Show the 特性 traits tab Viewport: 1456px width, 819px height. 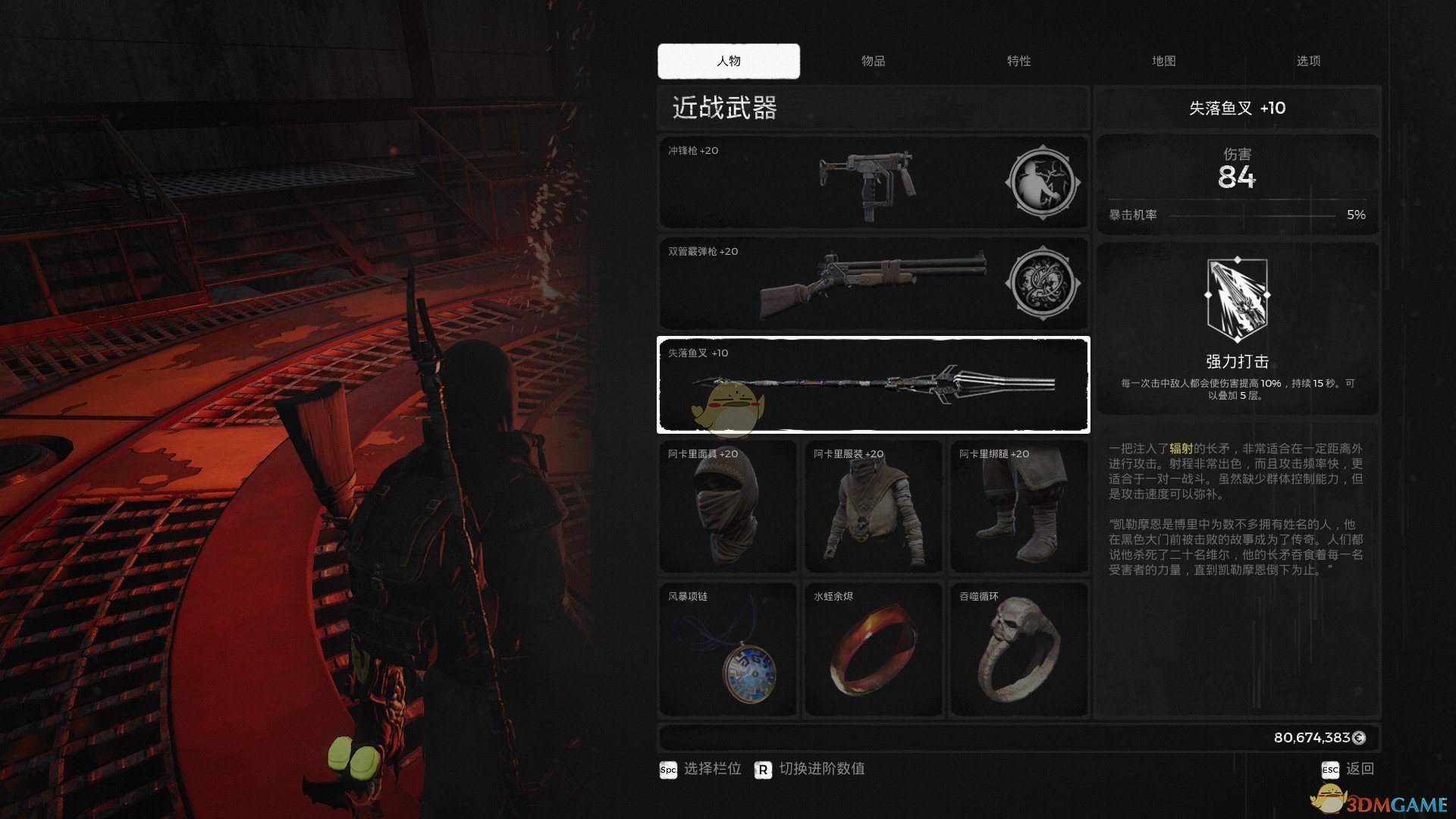click(x=1018, y=61)
